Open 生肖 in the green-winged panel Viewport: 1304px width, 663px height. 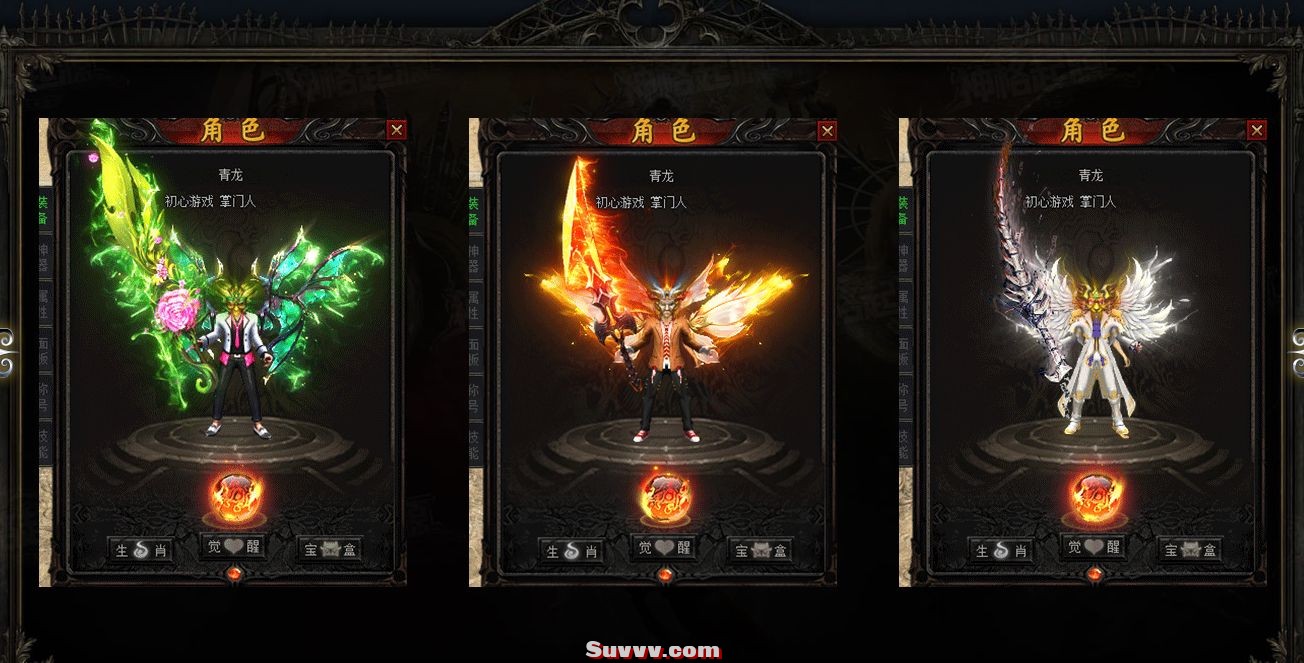point(141,550)
